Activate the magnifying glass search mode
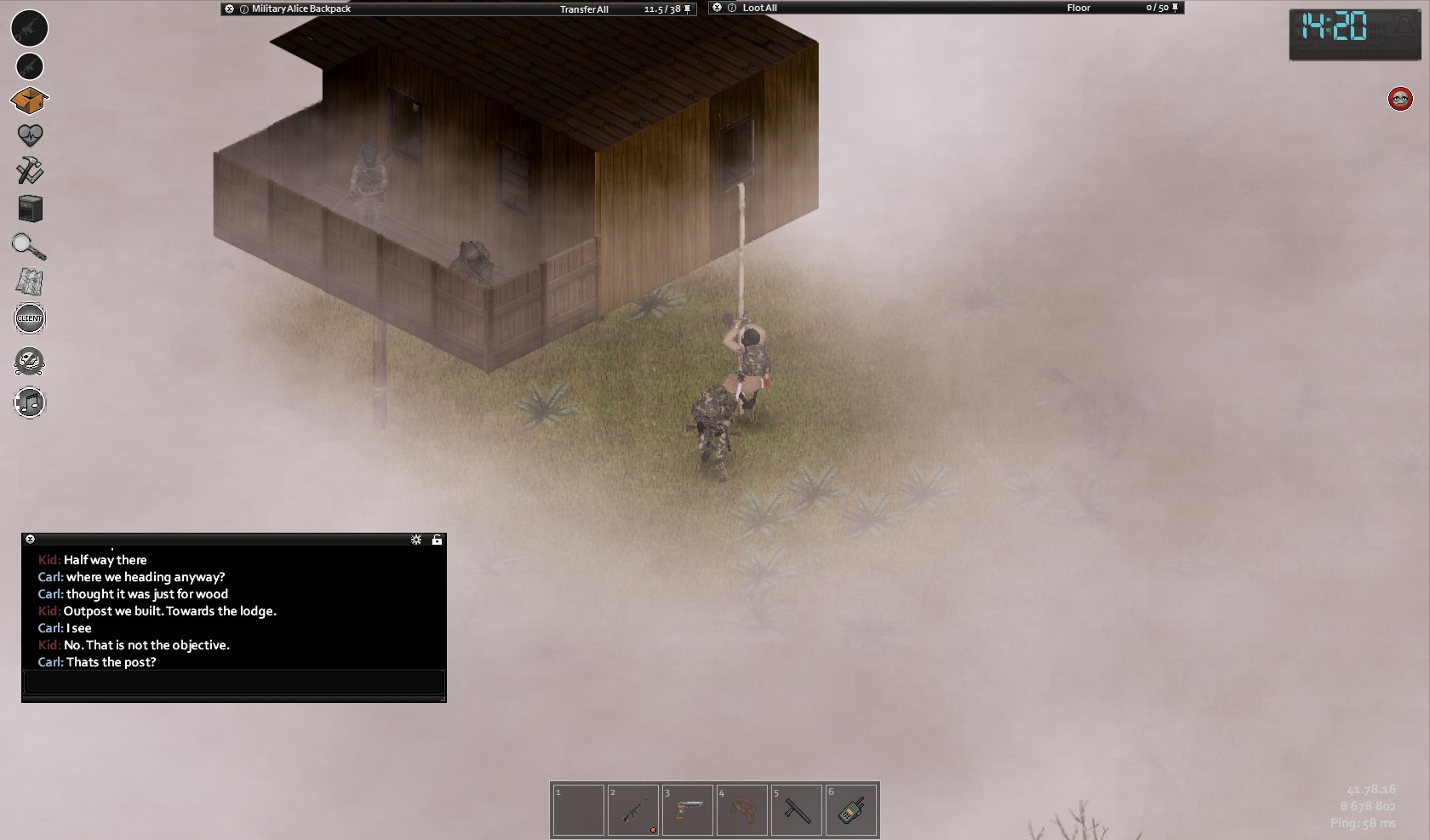Screen dimensions: 1430x840 tap(29, 246)
